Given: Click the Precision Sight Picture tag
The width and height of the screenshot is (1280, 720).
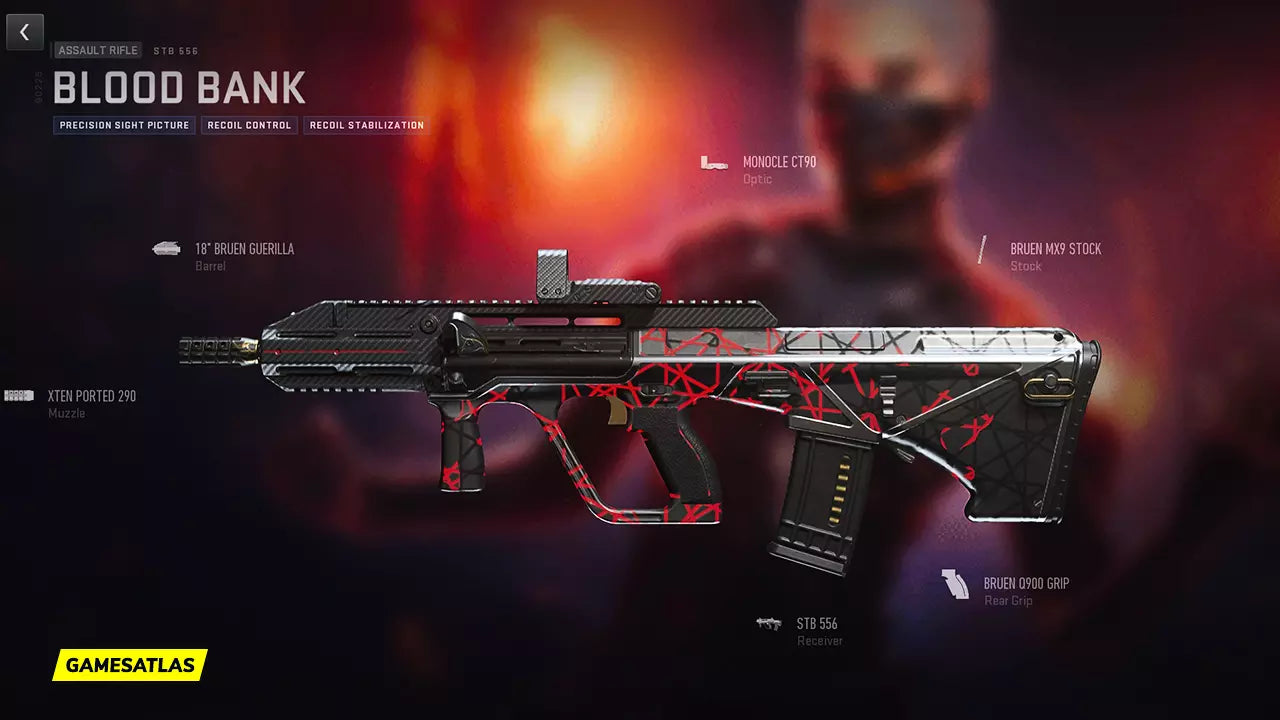Looking at the screenshot, I should coord(124,126).
